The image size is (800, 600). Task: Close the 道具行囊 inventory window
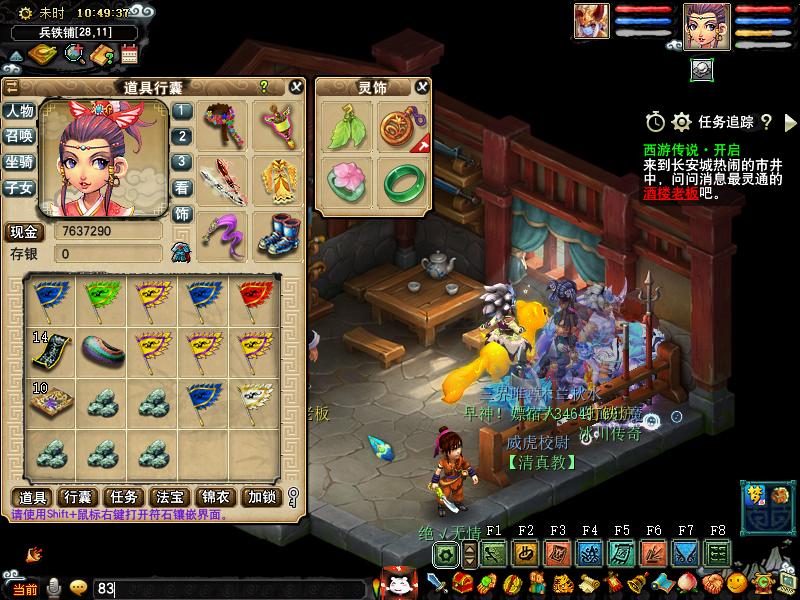click(x=296, y=87)
